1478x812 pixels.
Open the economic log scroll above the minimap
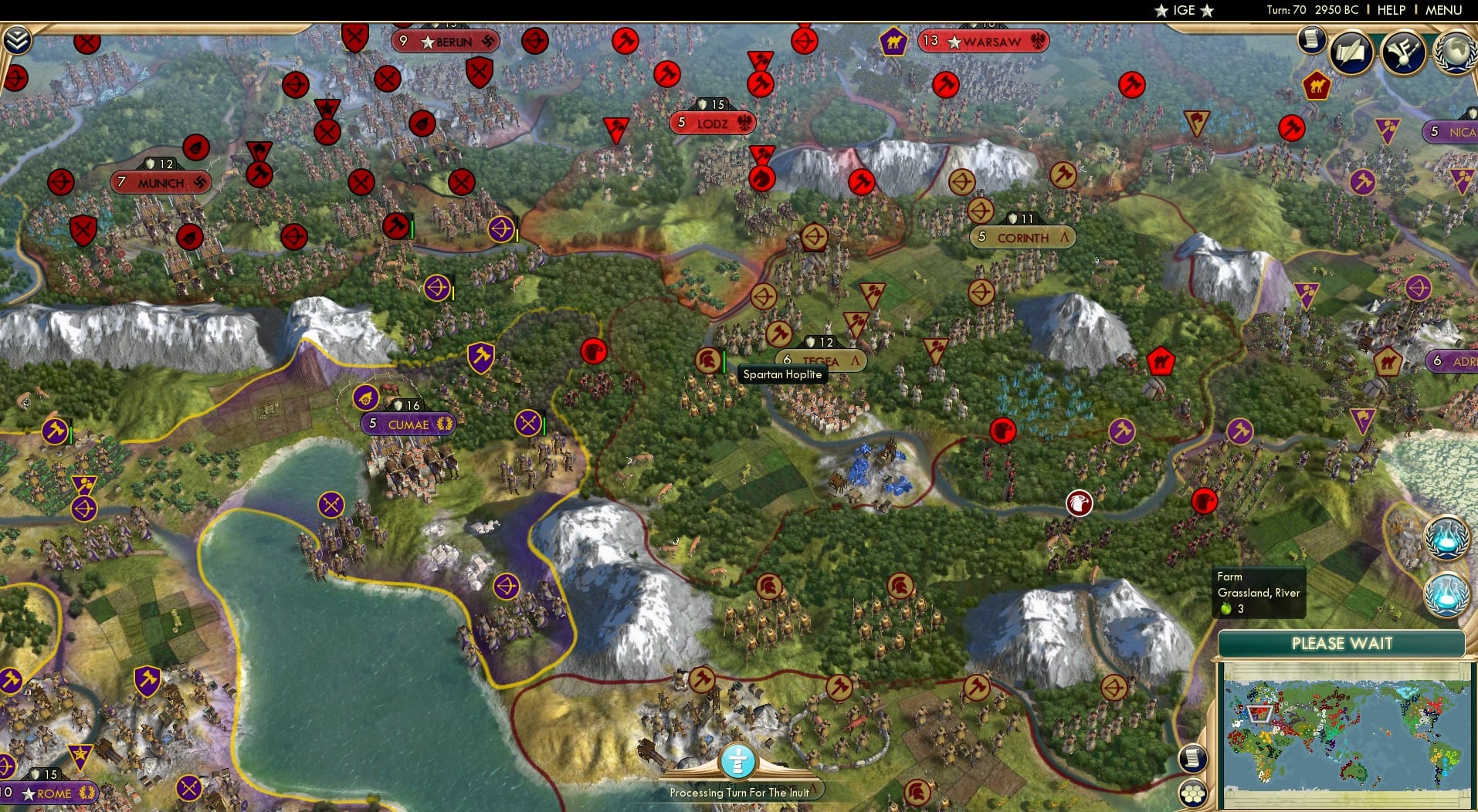1193,758
